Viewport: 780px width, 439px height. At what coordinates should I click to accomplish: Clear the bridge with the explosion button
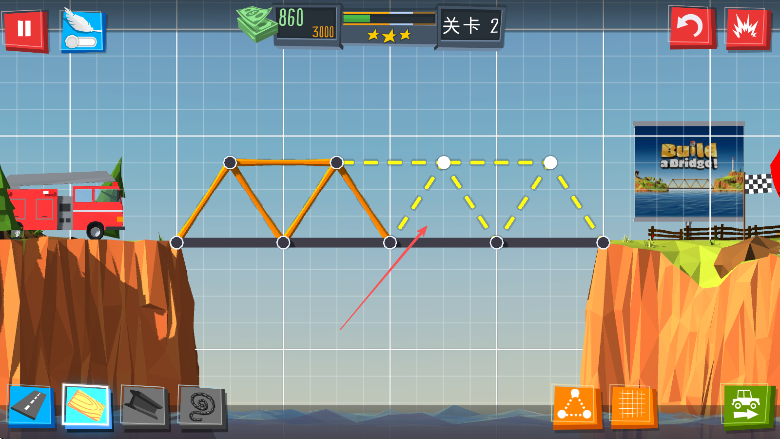[747, 27]
